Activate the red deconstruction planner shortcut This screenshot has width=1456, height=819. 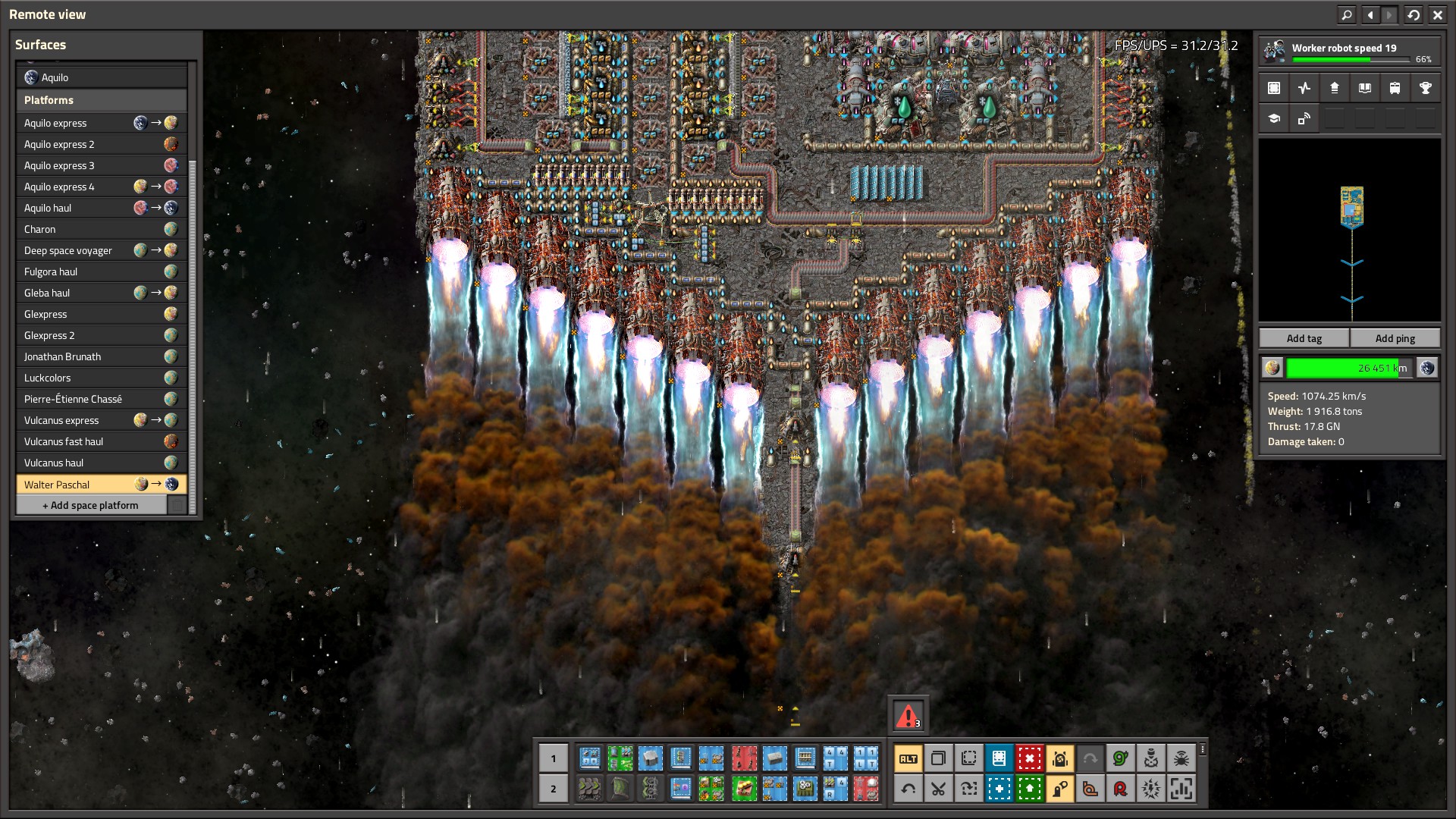[x=1029, y=758]
